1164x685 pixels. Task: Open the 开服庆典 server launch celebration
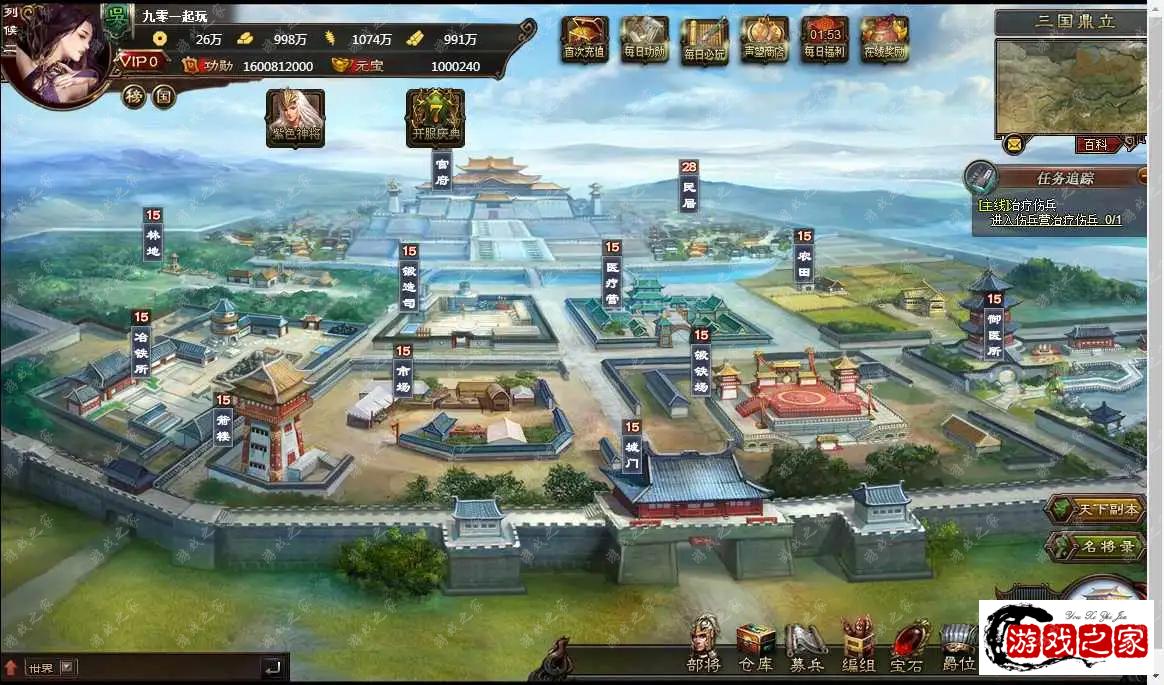(x=435, y=117)
